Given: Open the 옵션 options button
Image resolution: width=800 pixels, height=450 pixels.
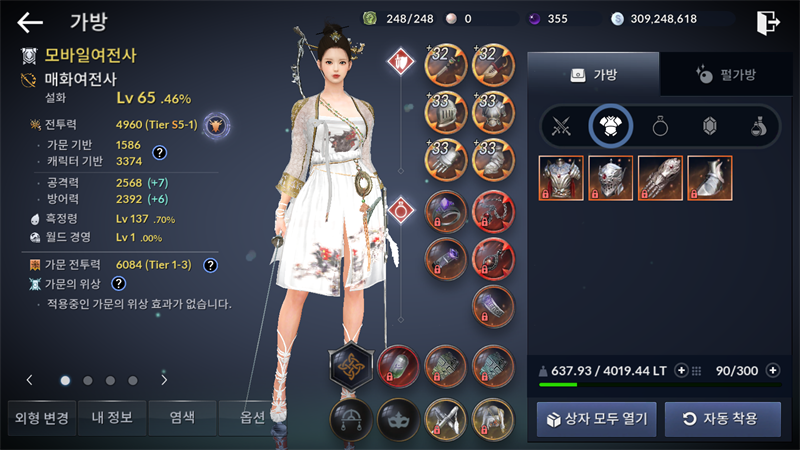Looking at the screenshot, I should pos(248,418).
